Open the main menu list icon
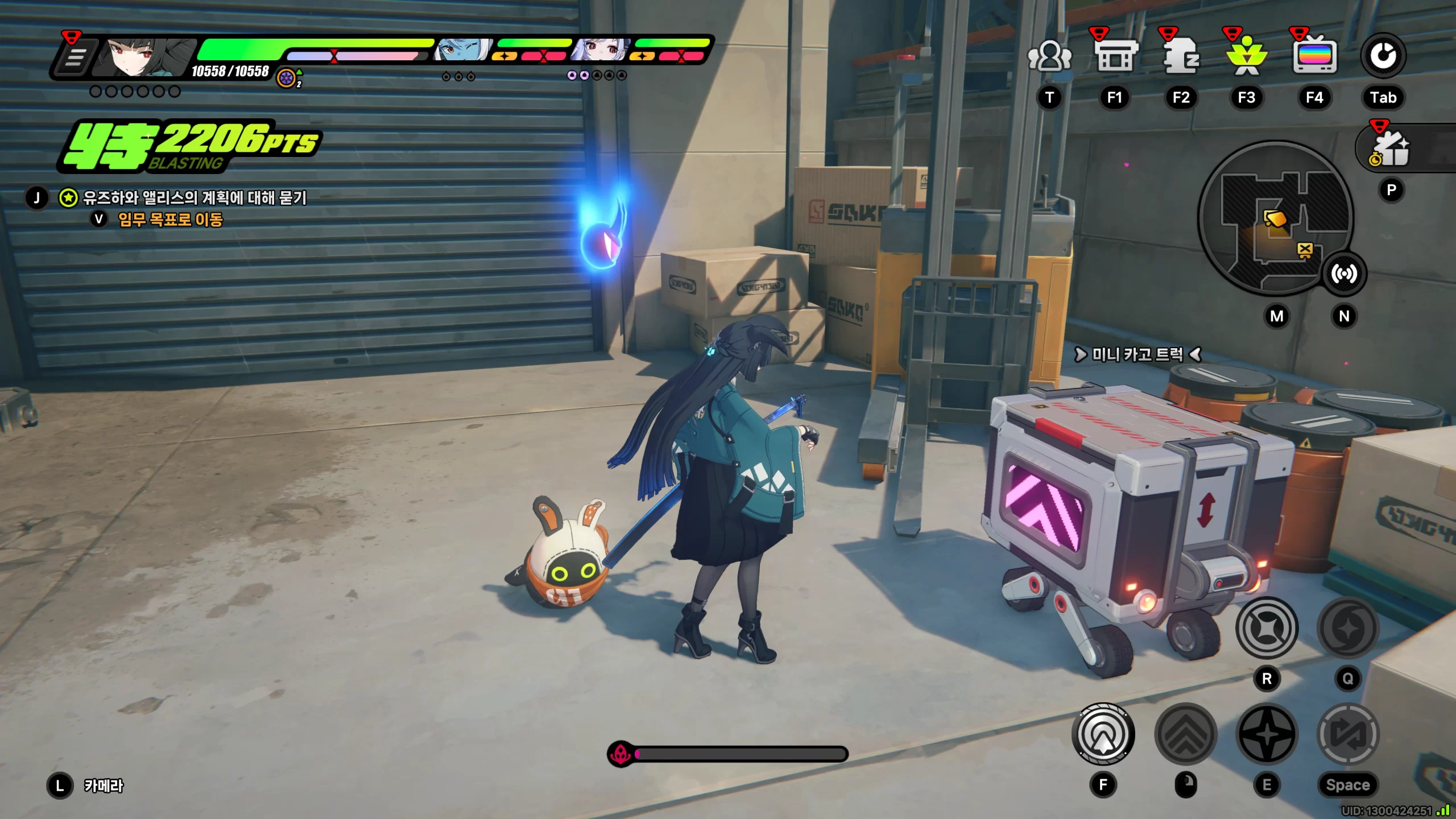This screenshot has width=1456, height=819. click(75, 57)
